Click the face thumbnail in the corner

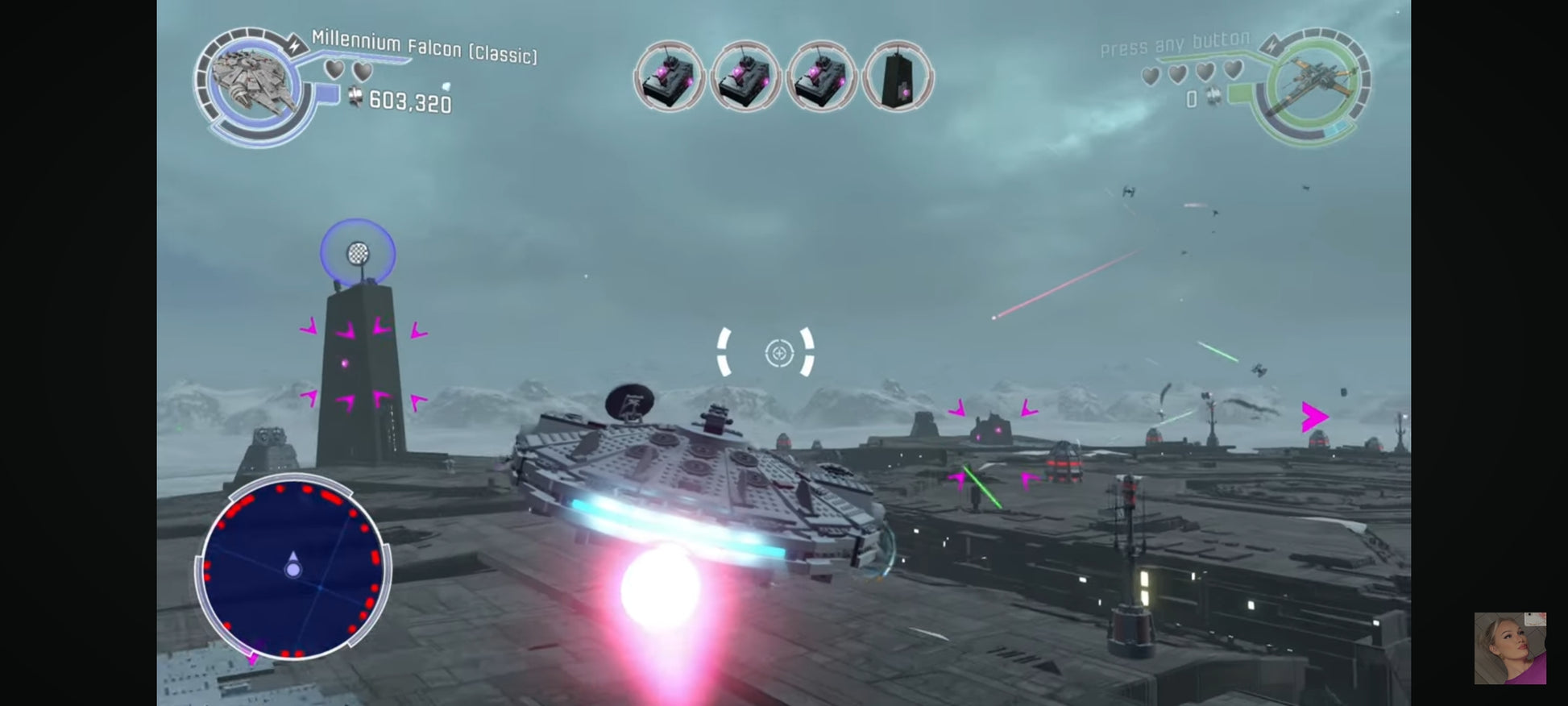coord(1509,648)
